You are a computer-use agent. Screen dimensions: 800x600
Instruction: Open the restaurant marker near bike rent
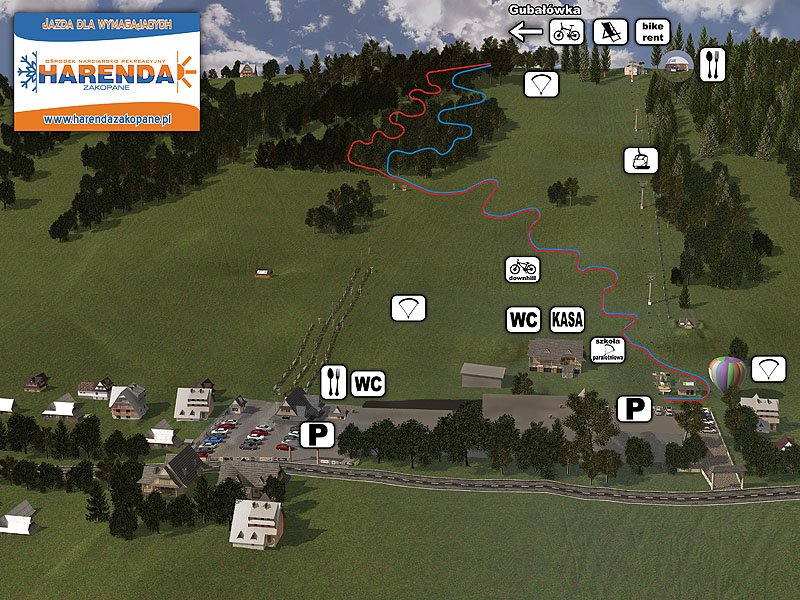point(710,64)
